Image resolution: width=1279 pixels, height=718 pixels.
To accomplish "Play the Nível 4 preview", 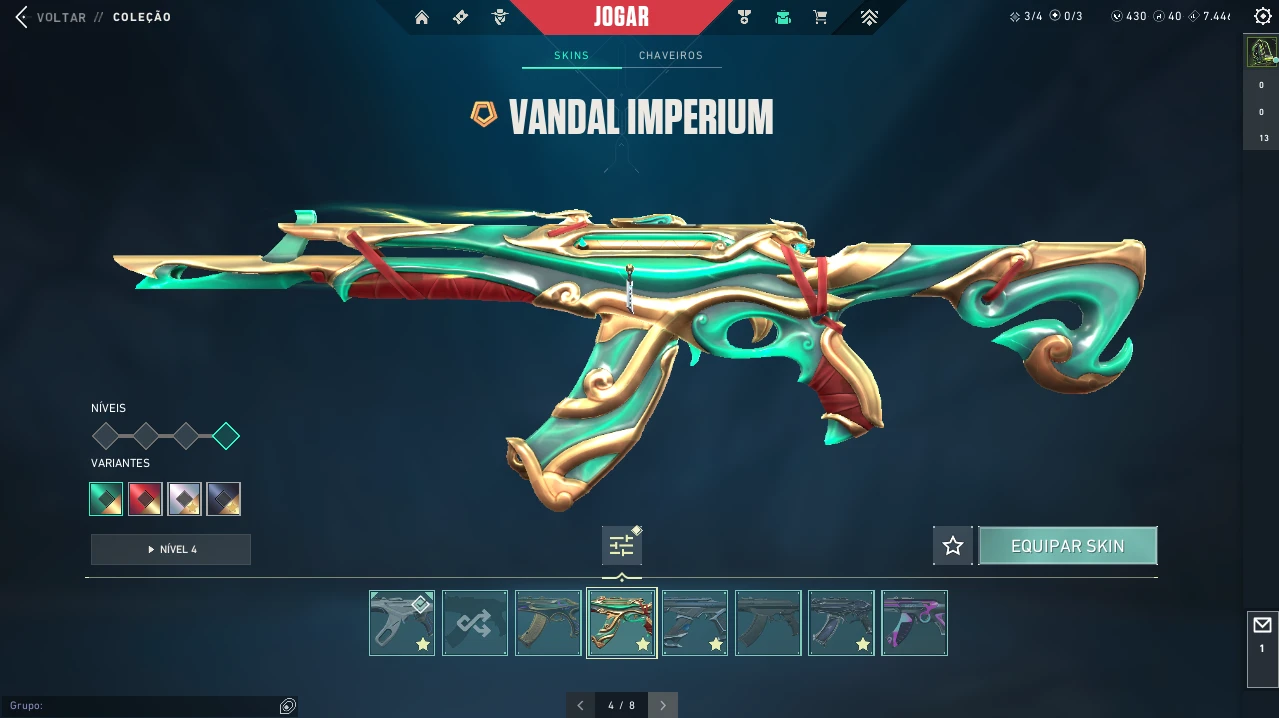I will click(x=171, y=549).
